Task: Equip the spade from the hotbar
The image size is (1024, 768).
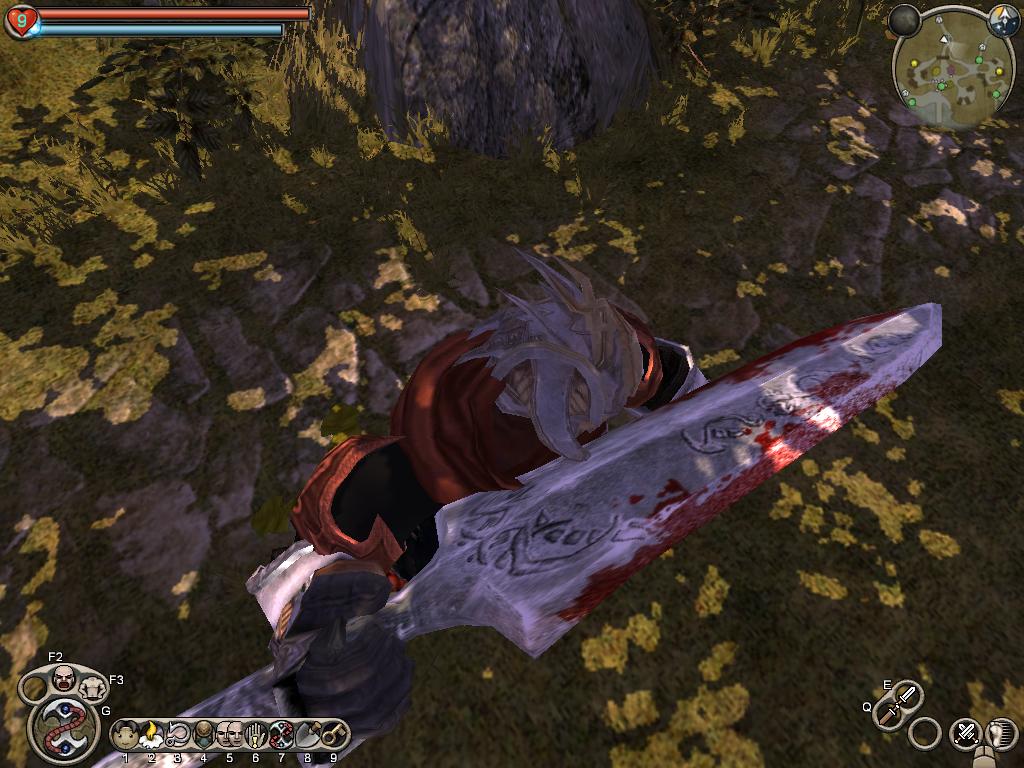Action: coord(307,736)
